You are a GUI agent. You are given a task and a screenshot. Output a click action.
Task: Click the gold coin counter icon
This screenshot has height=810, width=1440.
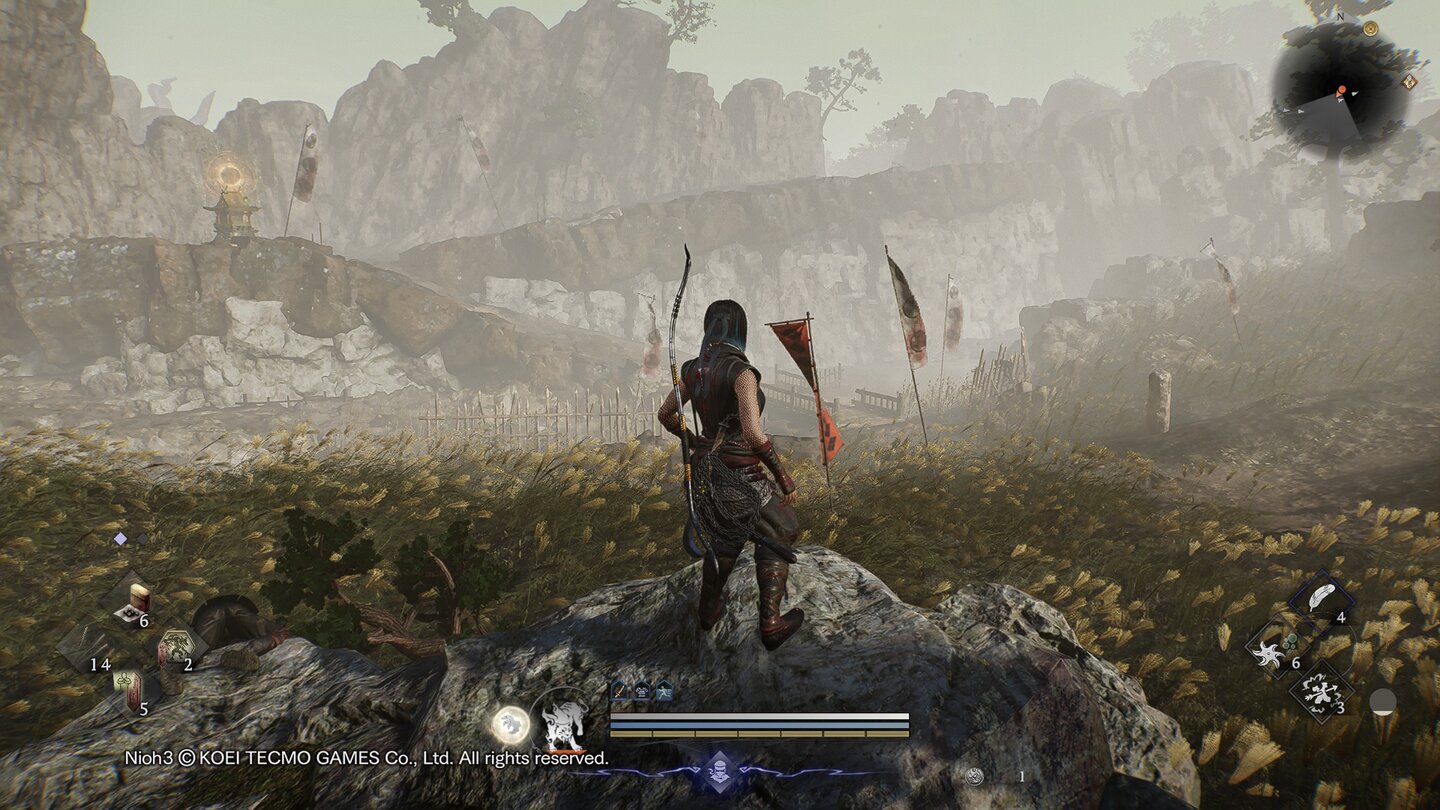pos(975,776)
